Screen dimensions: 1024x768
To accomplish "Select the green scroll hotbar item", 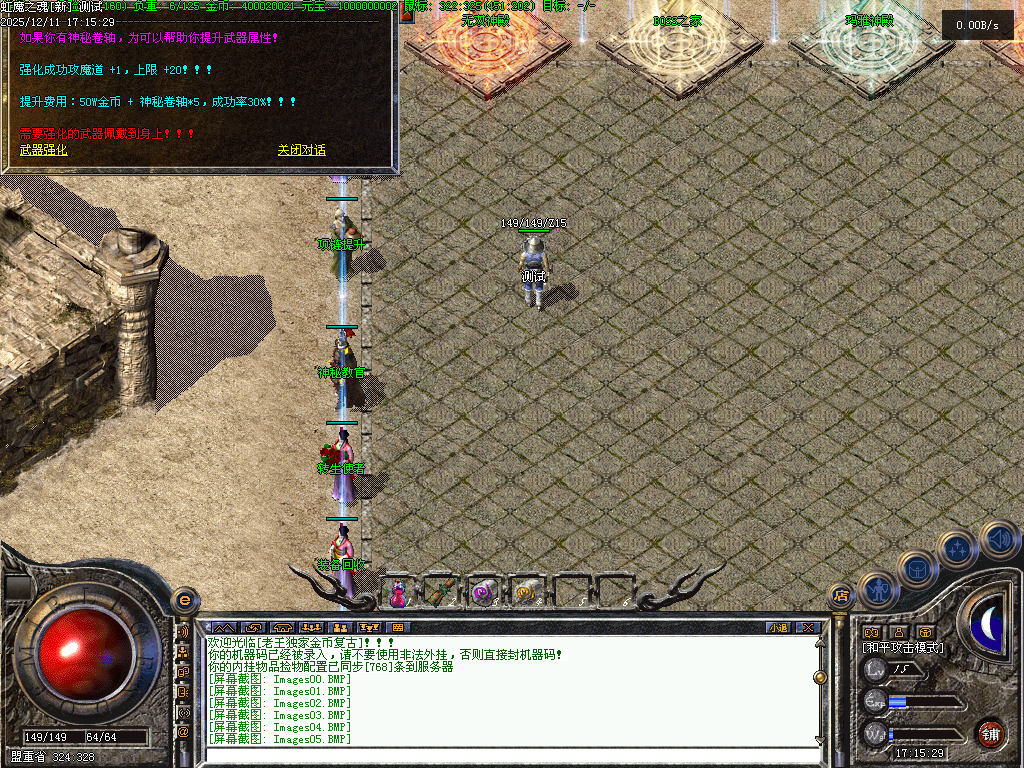I will pos(440,592).
